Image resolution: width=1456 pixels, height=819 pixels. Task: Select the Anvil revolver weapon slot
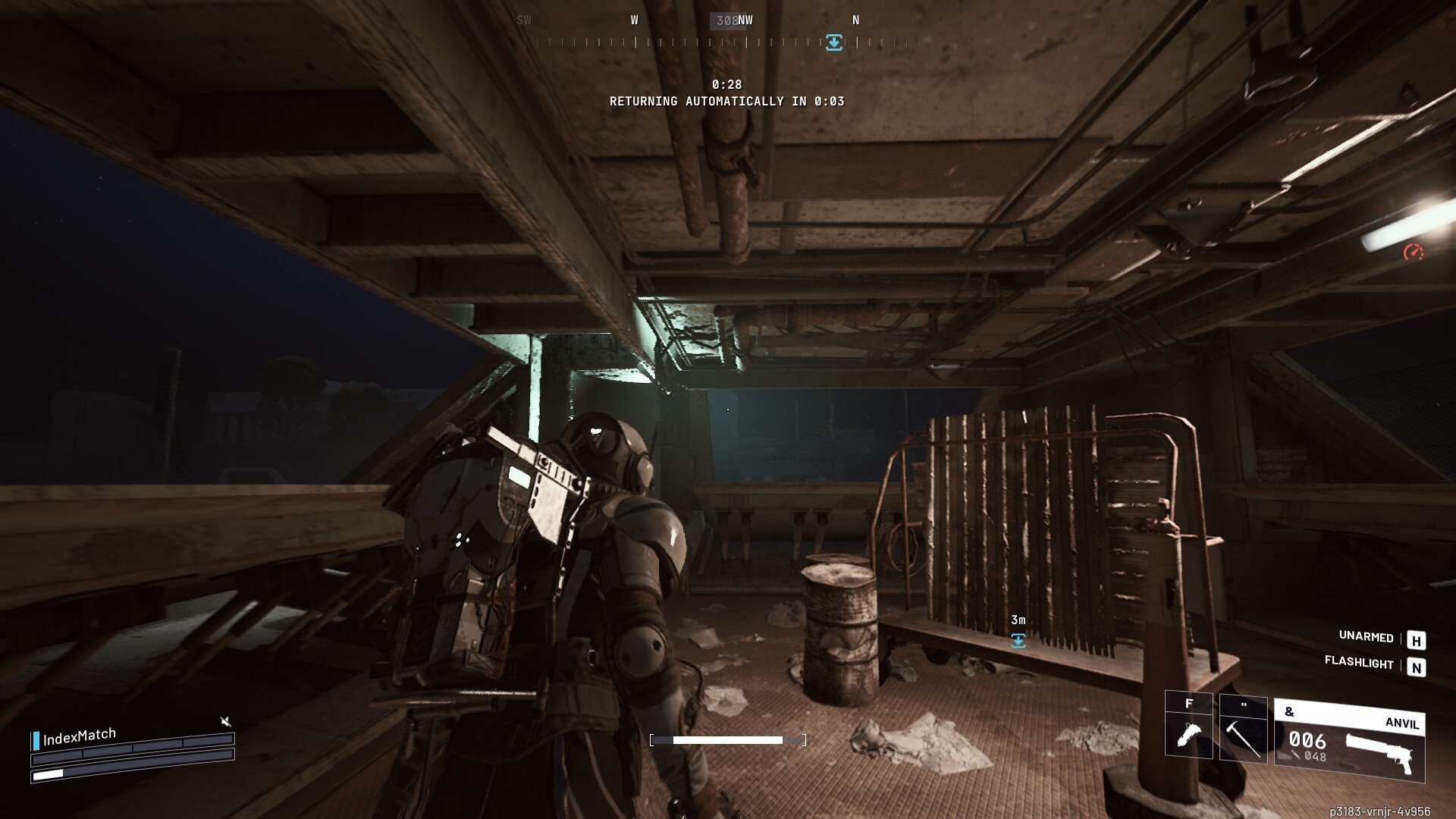pos(1349,742)
